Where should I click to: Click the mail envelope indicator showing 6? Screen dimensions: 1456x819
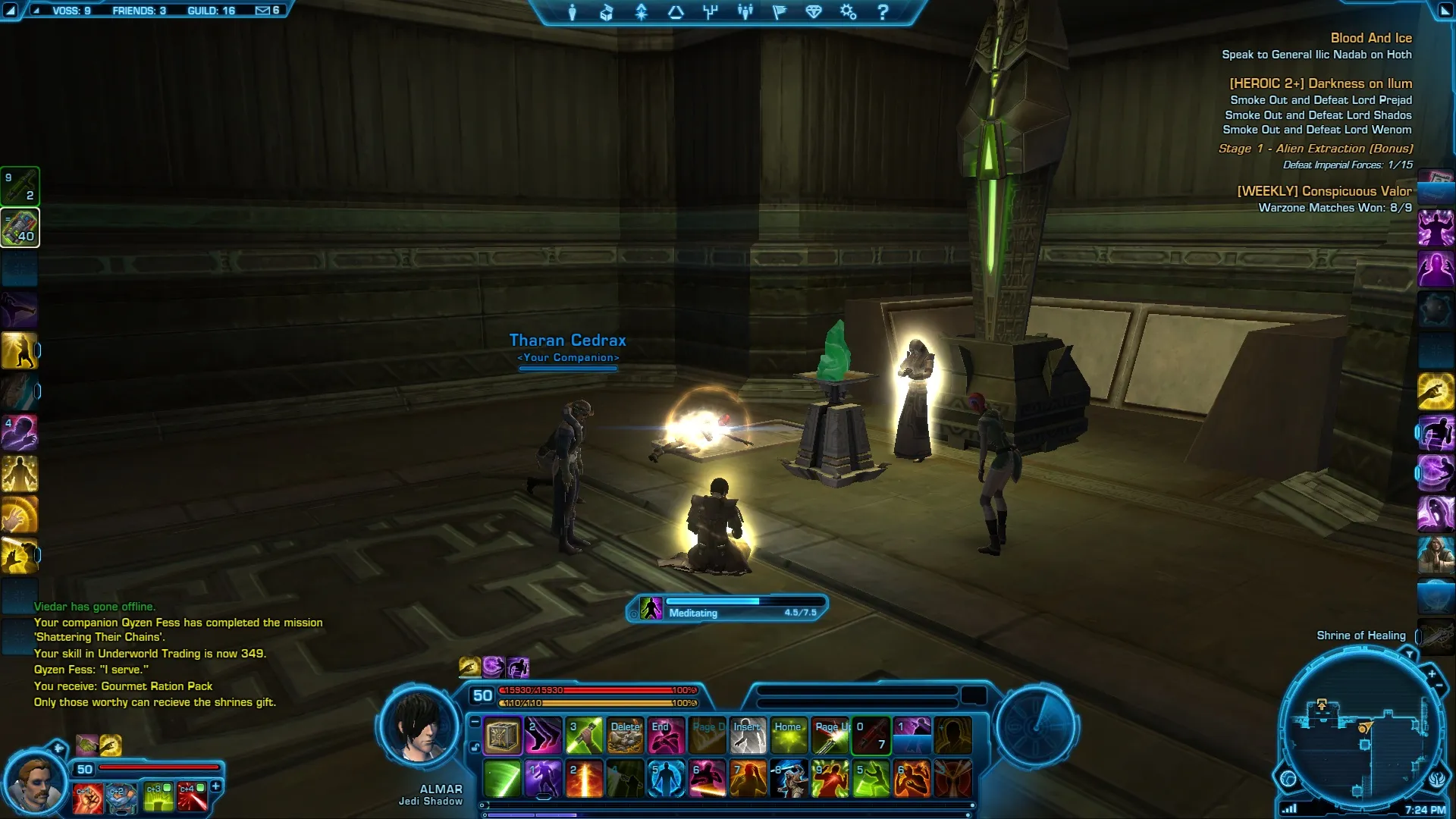pos(267,11)
